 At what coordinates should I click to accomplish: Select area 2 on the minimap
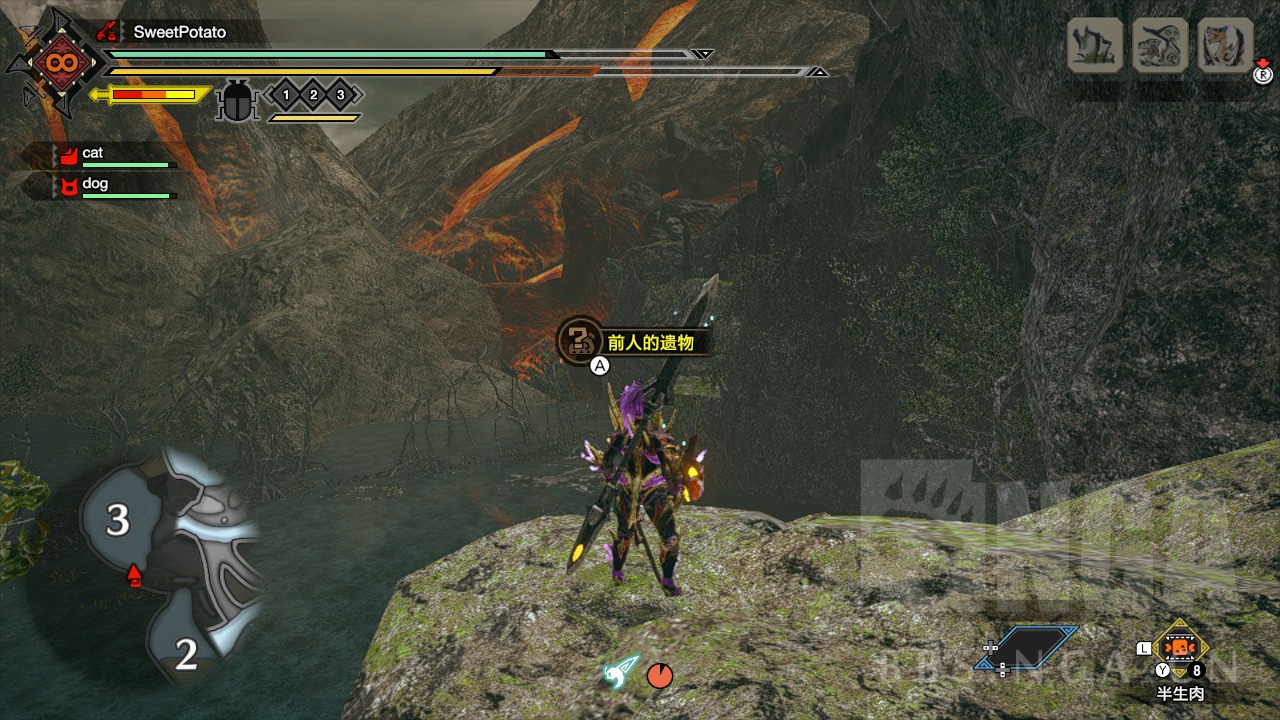pyautogui.click(x=186, y=654)
